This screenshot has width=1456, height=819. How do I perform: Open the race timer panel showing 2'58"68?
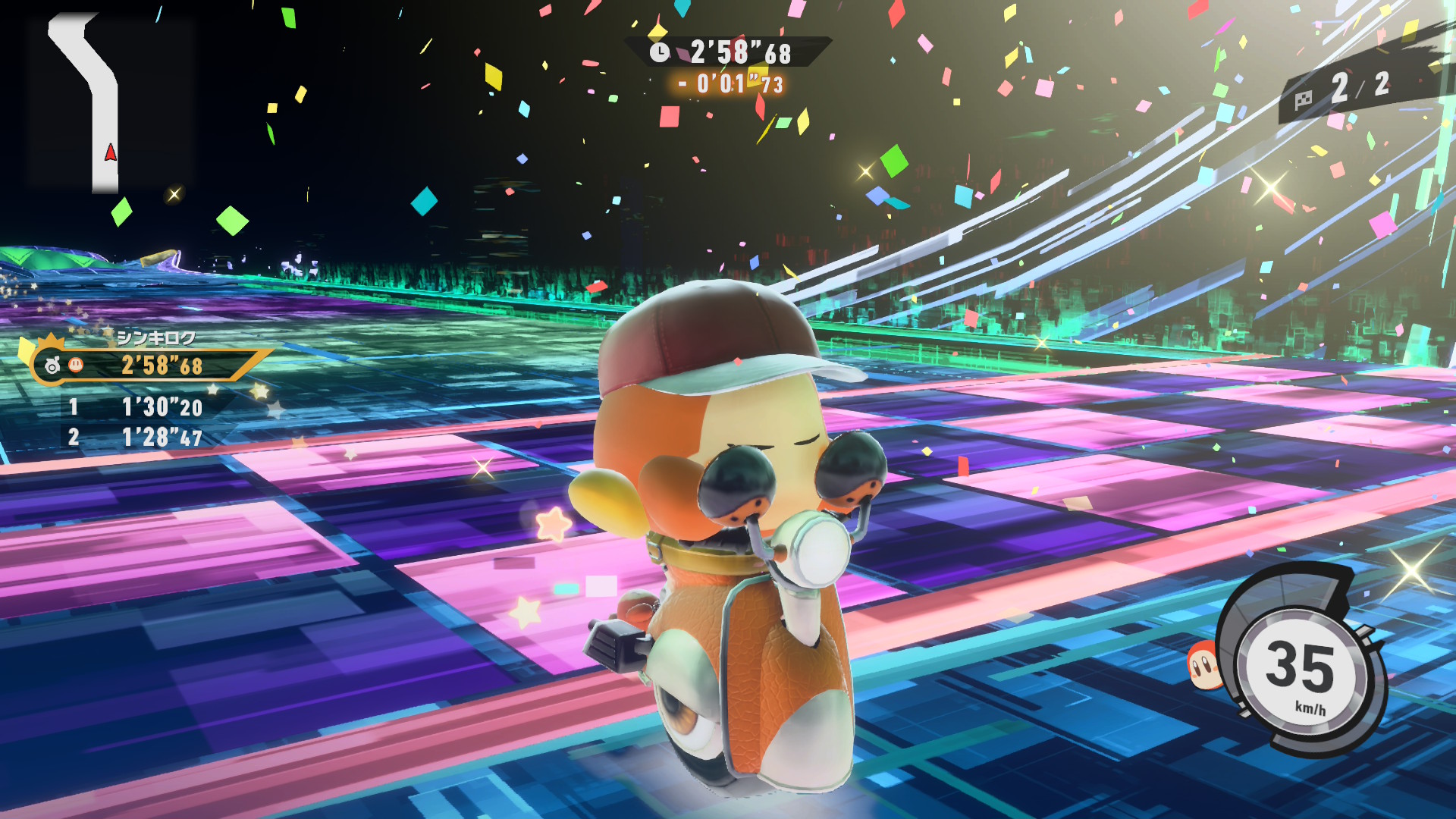(739, 52)
